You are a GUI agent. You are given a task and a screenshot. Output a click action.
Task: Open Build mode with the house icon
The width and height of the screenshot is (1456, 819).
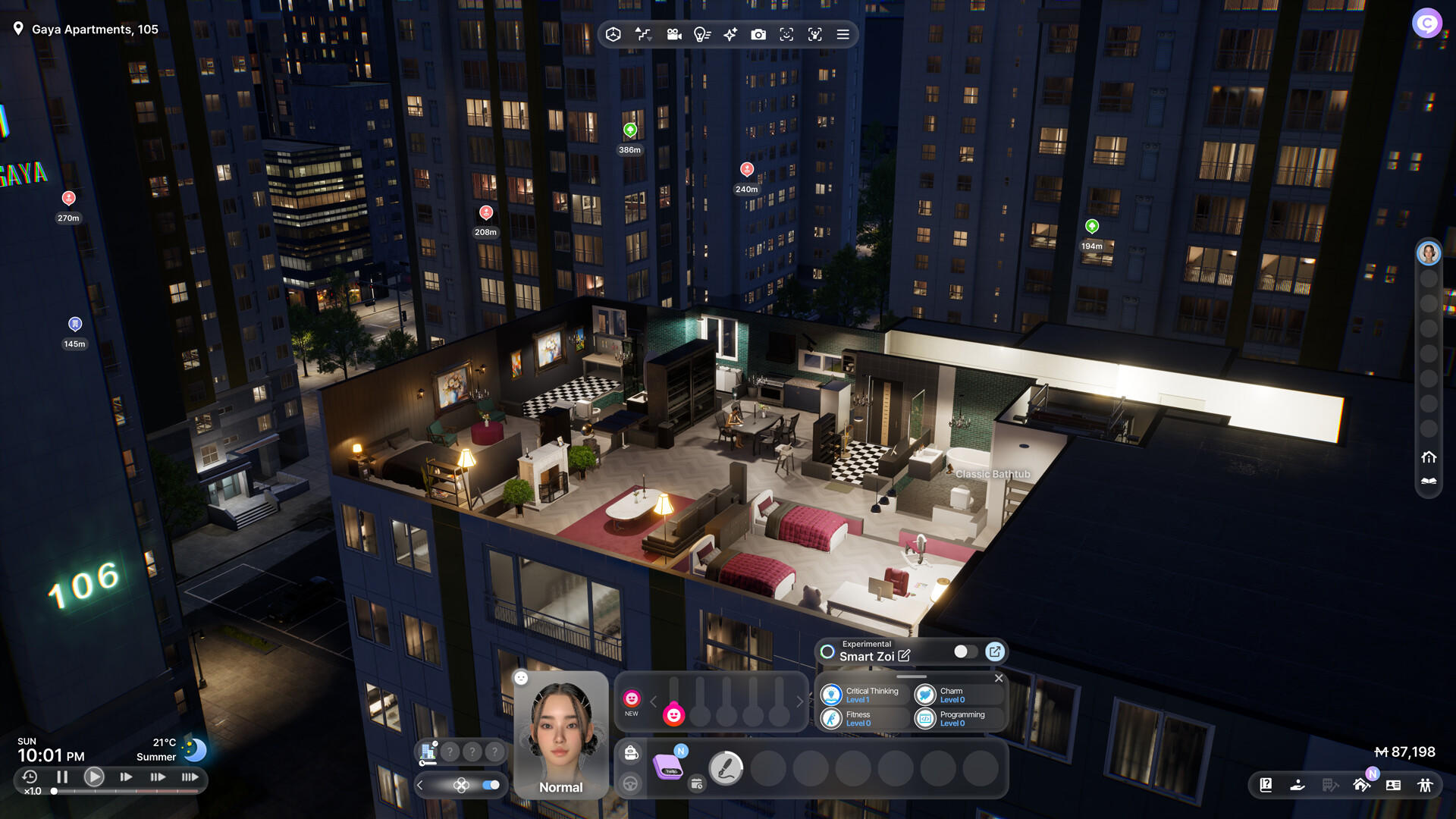coord(1361,785)
